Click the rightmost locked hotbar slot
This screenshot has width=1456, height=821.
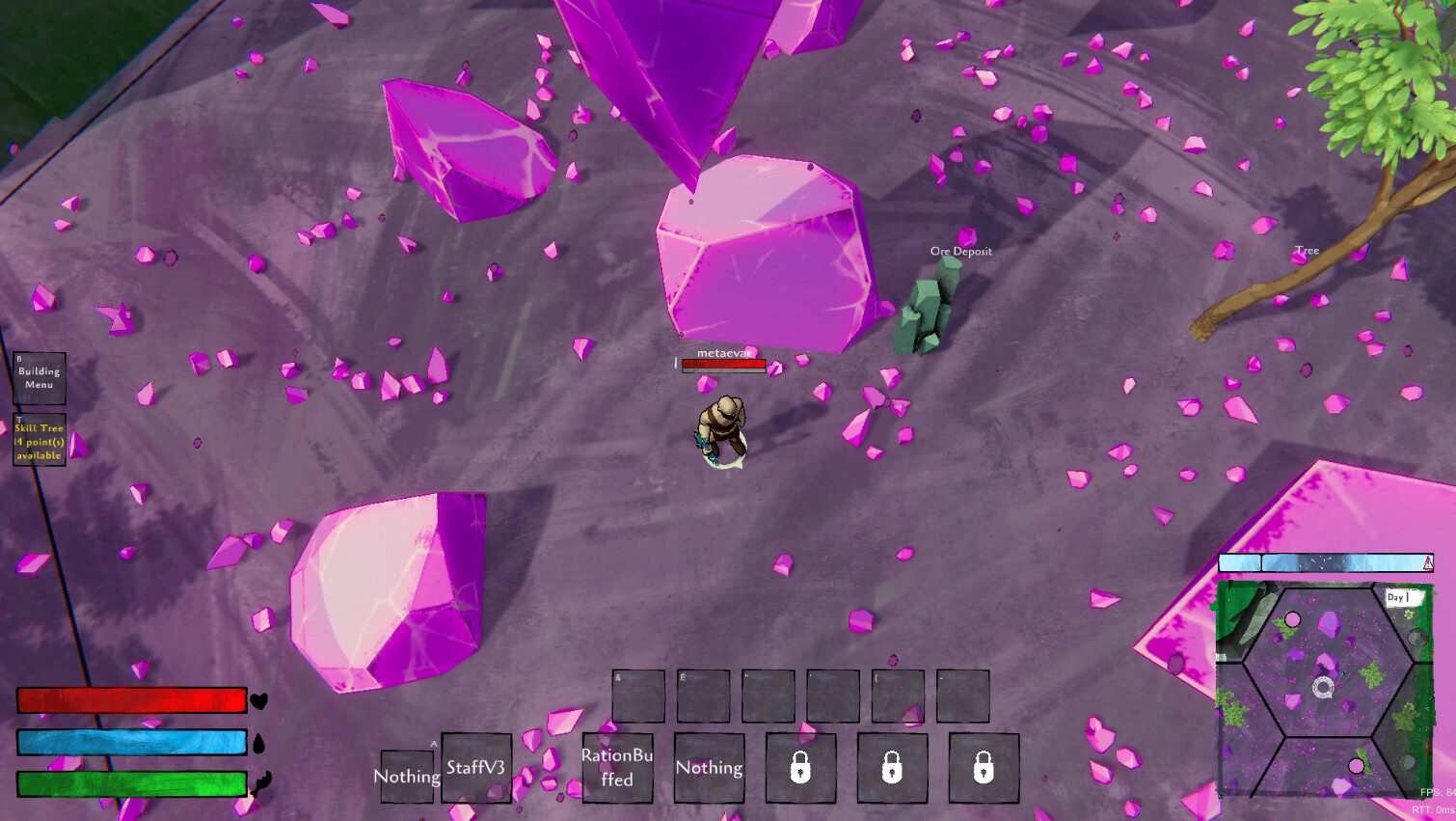984,767
